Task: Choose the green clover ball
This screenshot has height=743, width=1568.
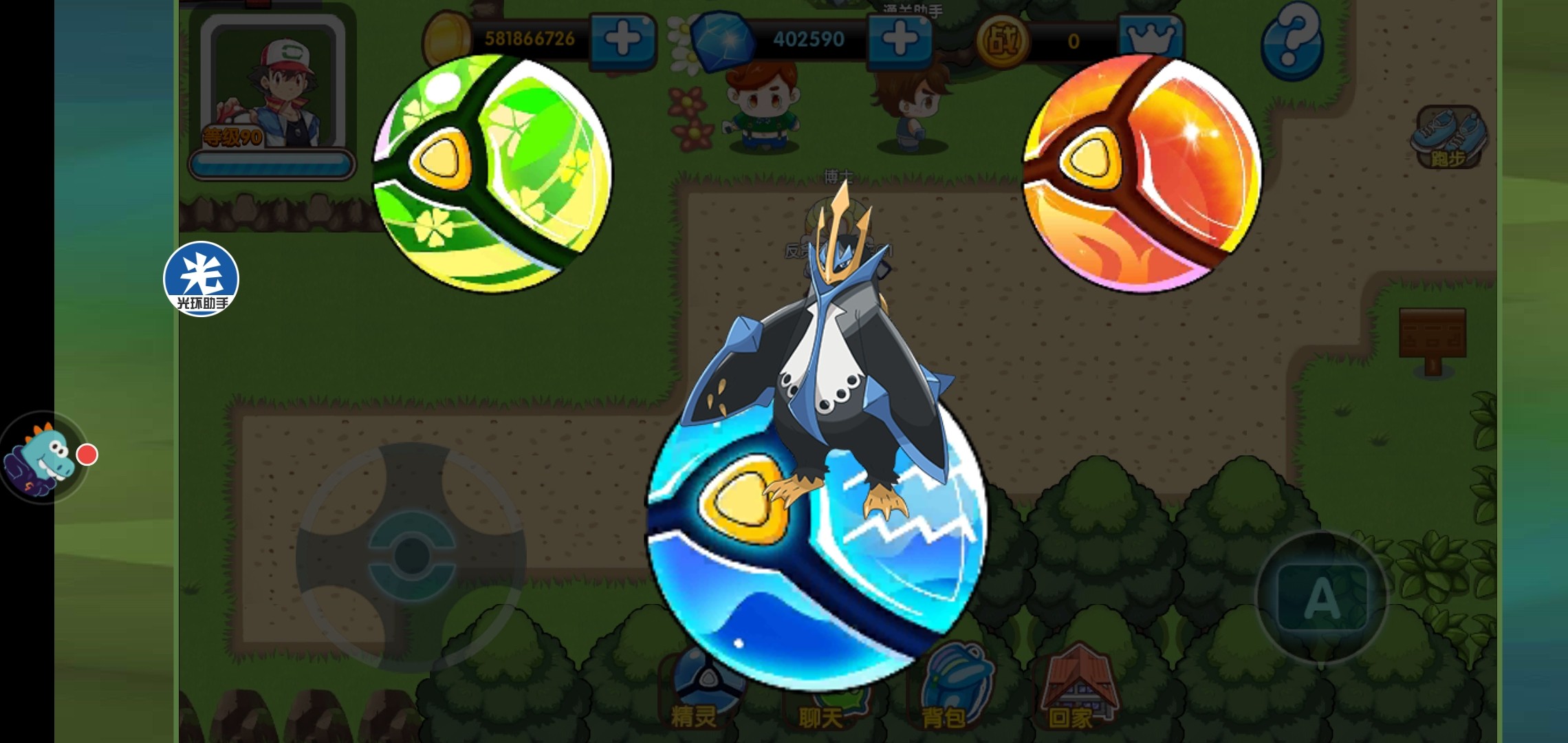Action: click(x=491, y=173)
